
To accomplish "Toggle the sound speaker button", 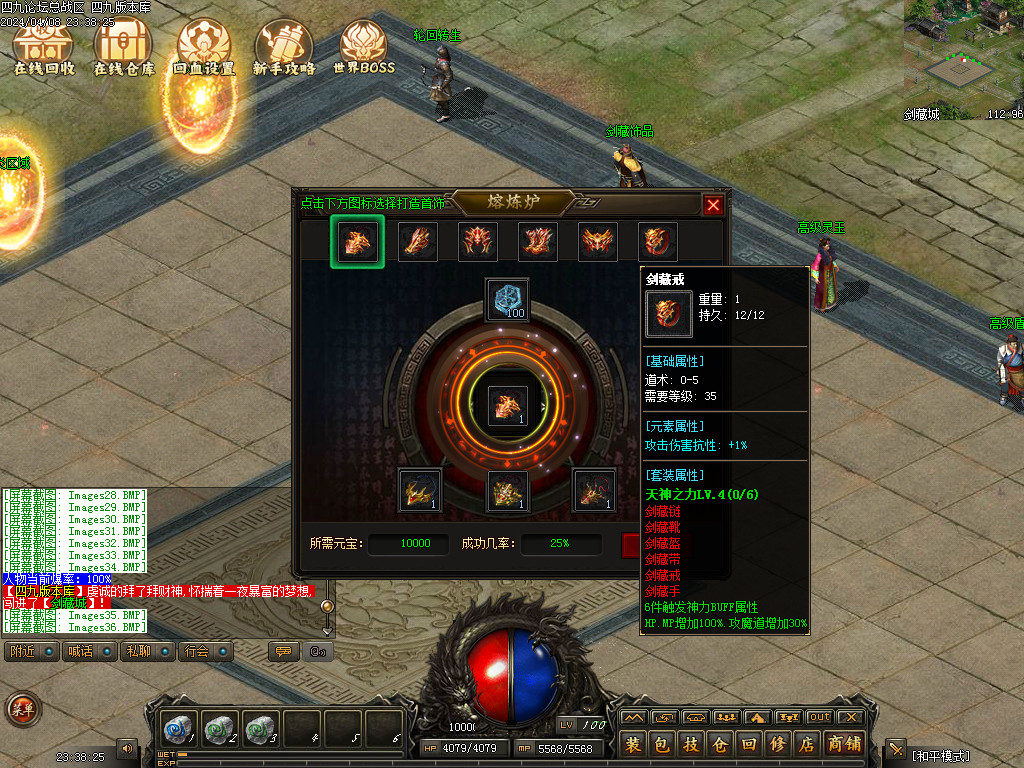I will pyautogui.click(x=127, y=748).
